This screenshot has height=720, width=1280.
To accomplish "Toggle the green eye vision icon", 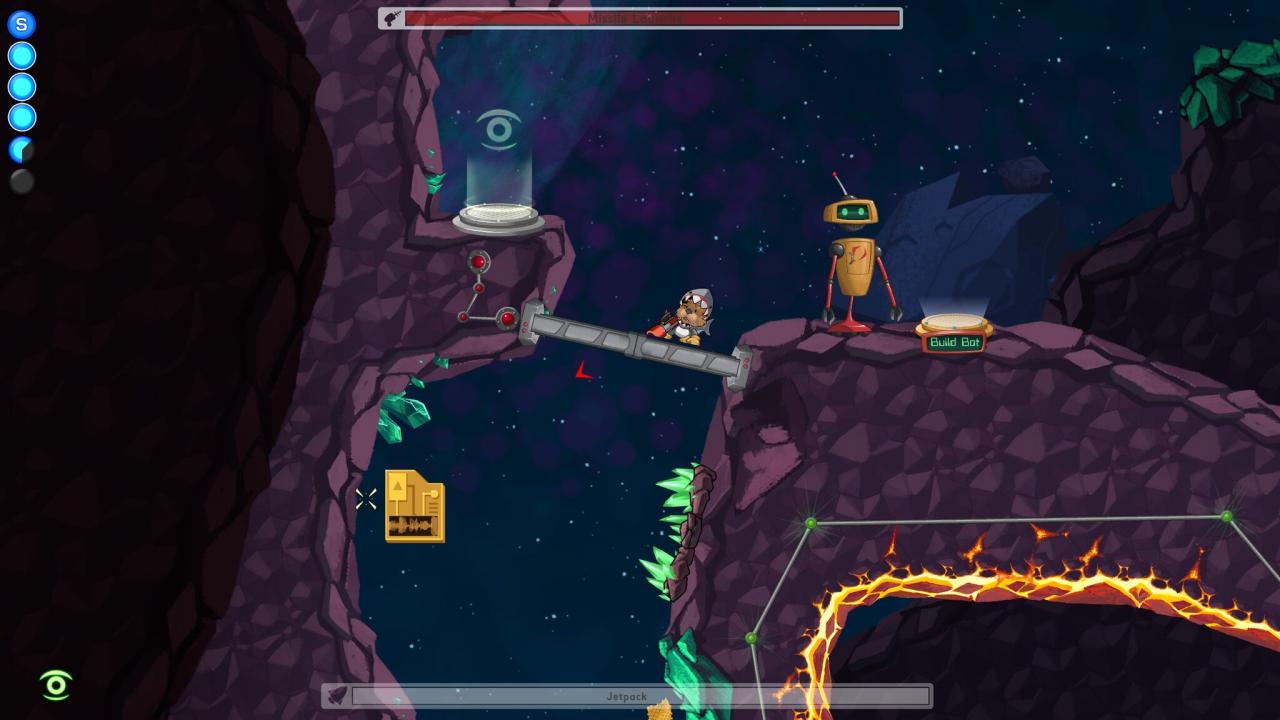I will tap(56, 685).
